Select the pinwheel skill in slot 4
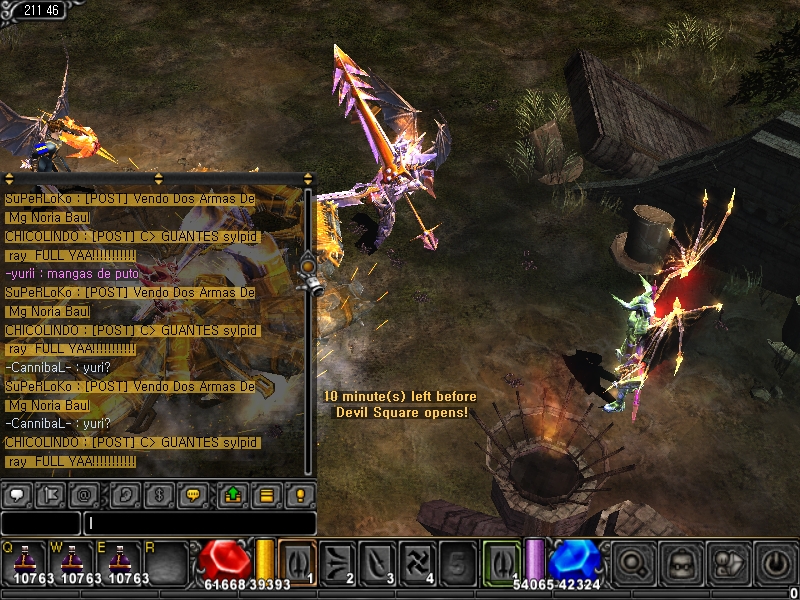The height and width of the screenshot is (600, 800). 419,561
